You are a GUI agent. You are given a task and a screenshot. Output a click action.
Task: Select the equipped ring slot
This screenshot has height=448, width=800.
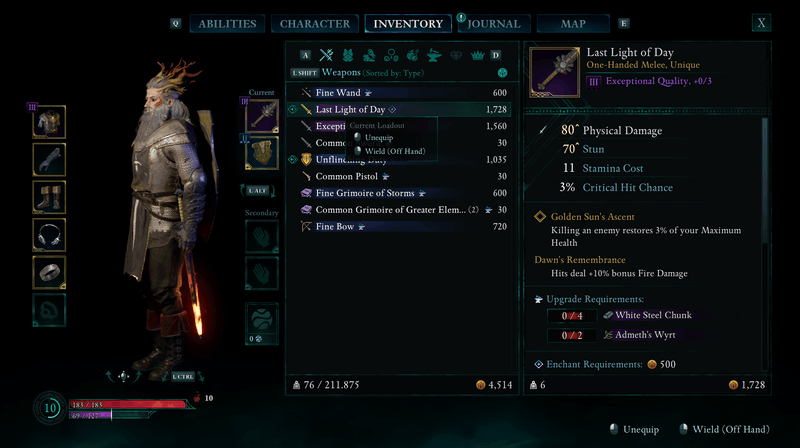50,271
